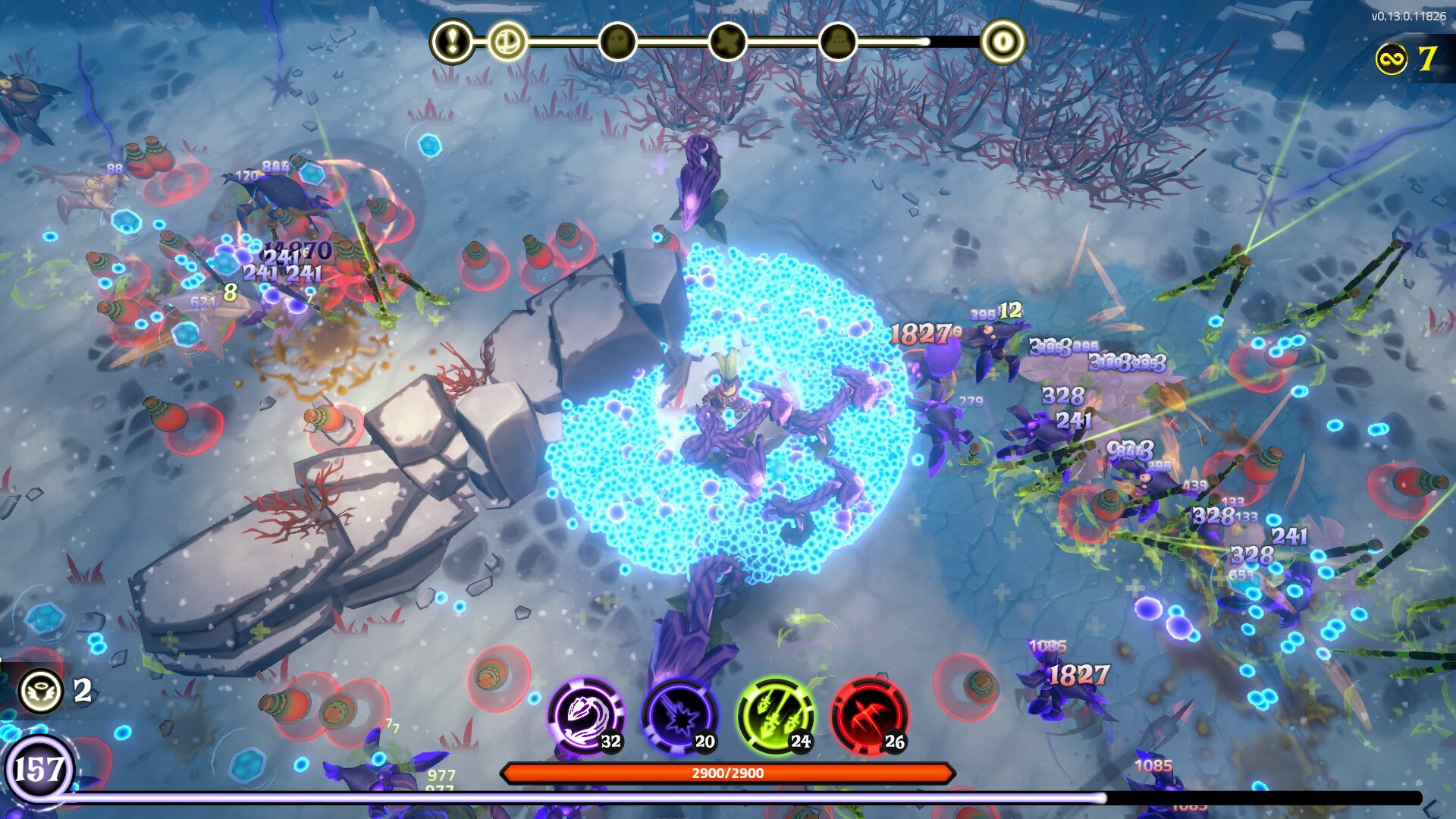This screenshot has height=819, width=1456.
Task: Click the exclamation mark wave marker
Action: click(x=453, y=41)
